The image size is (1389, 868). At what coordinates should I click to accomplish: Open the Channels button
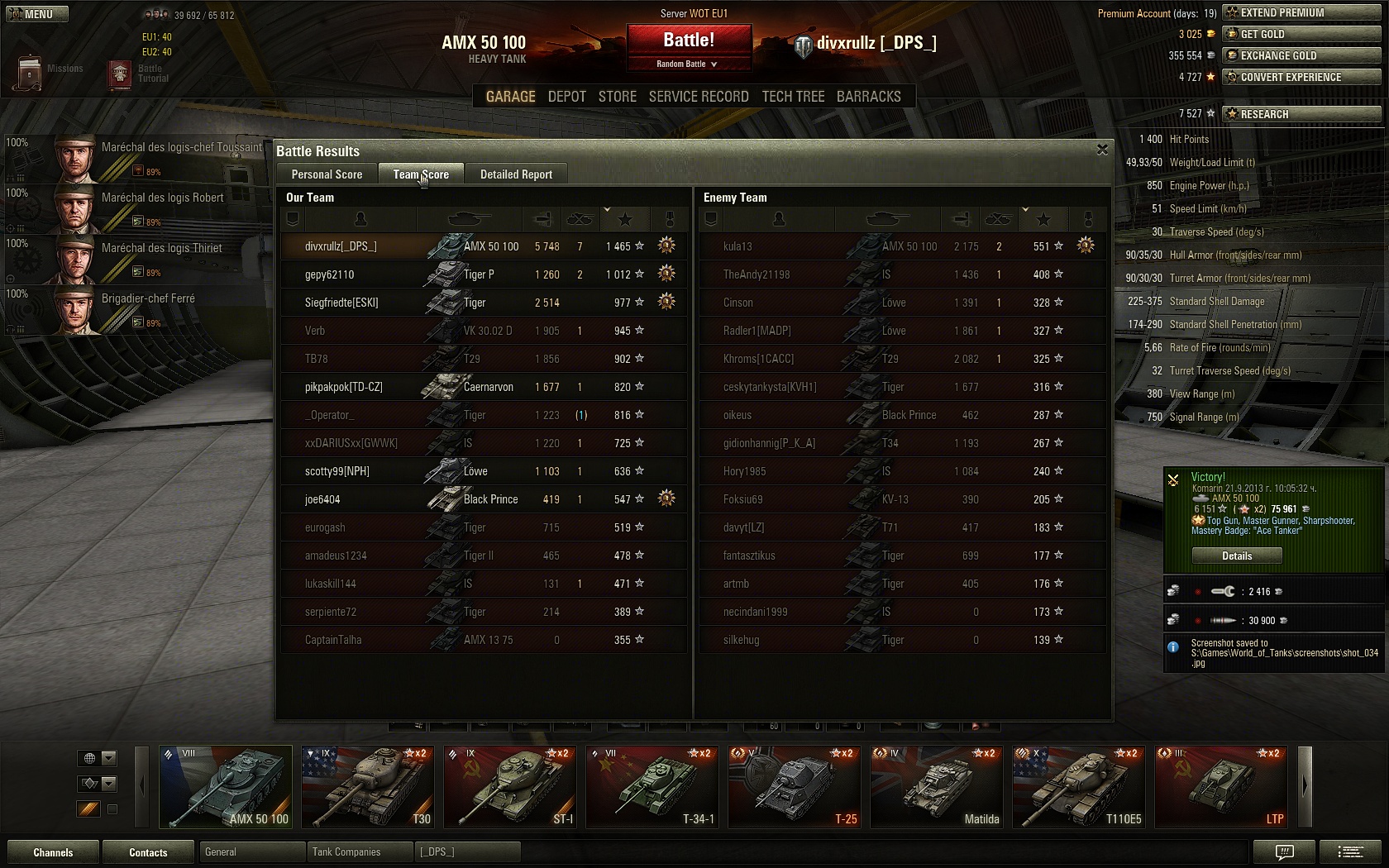click(53, 852)
